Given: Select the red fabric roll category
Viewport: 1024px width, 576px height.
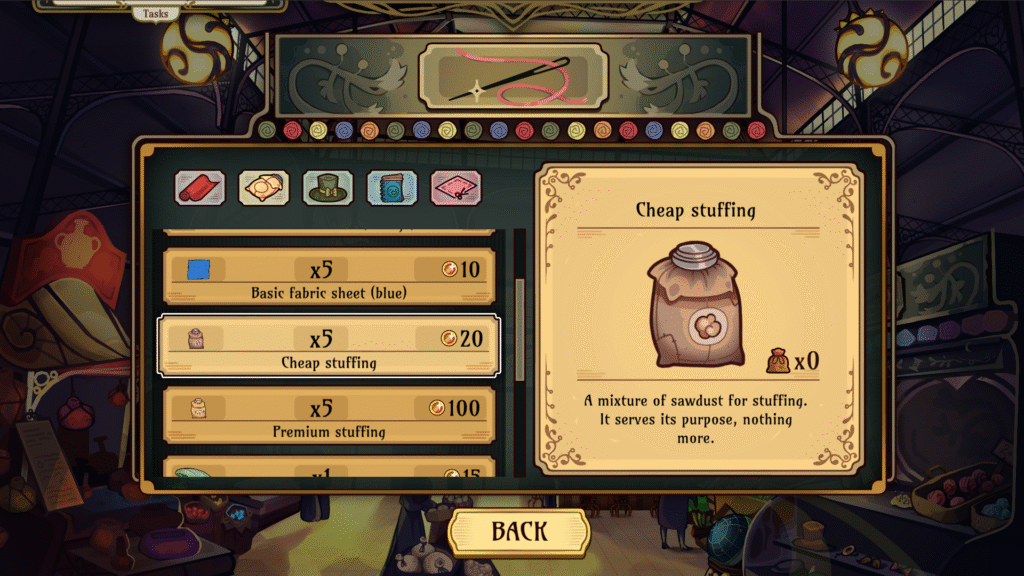Looking at the screenshot, I should (200, 188).
